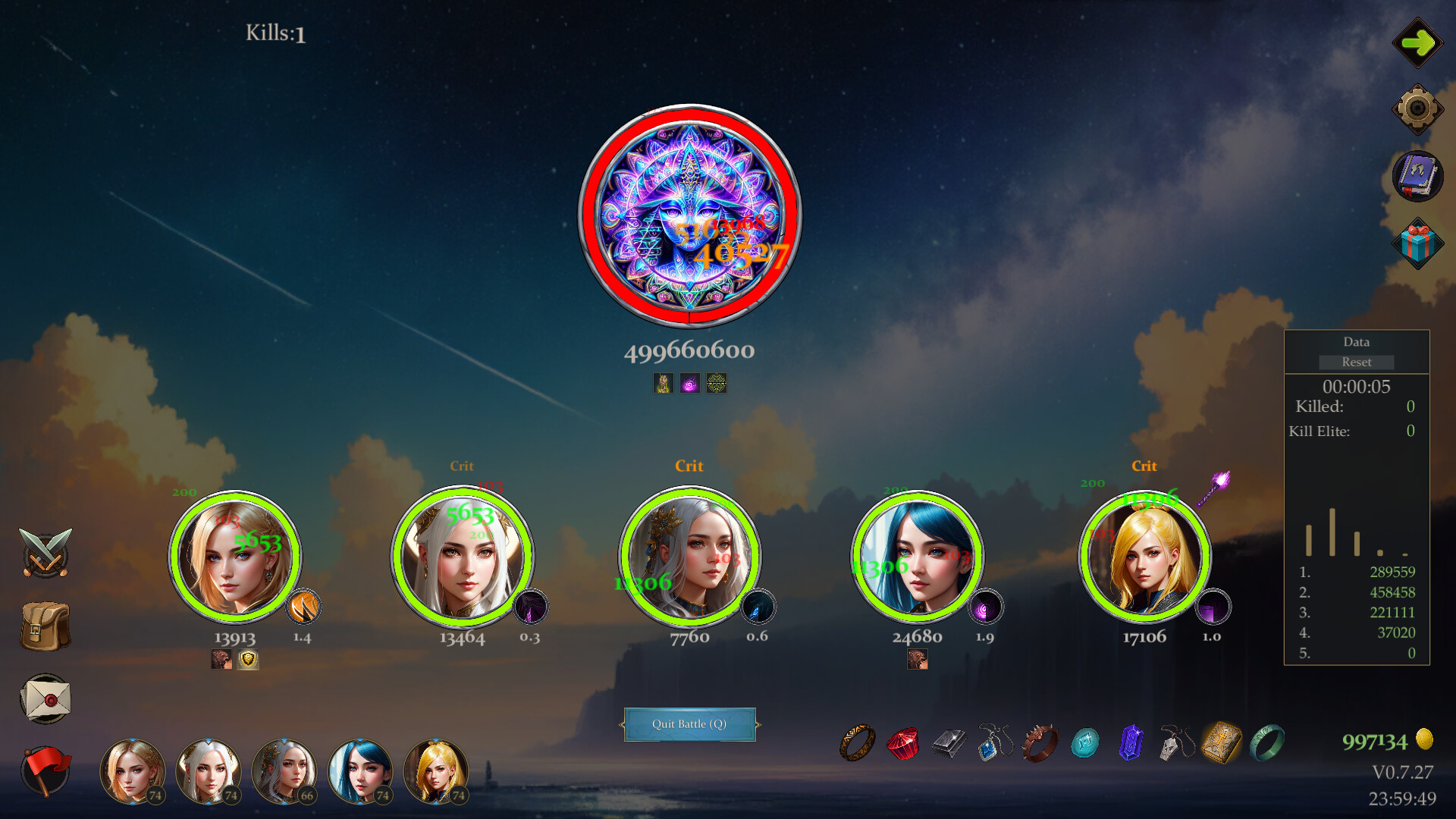The image size is (1456, 819).
Task: Open the spellbook icon in the top right
Action: [x=1420, y=177]
